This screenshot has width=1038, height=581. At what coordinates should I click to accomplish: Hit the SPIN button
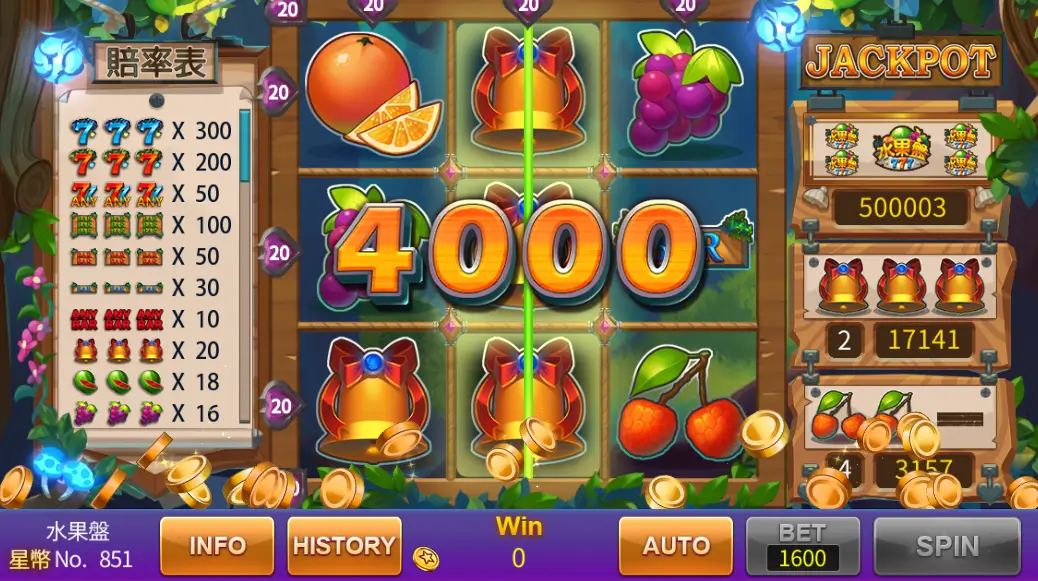click(947, 545)
